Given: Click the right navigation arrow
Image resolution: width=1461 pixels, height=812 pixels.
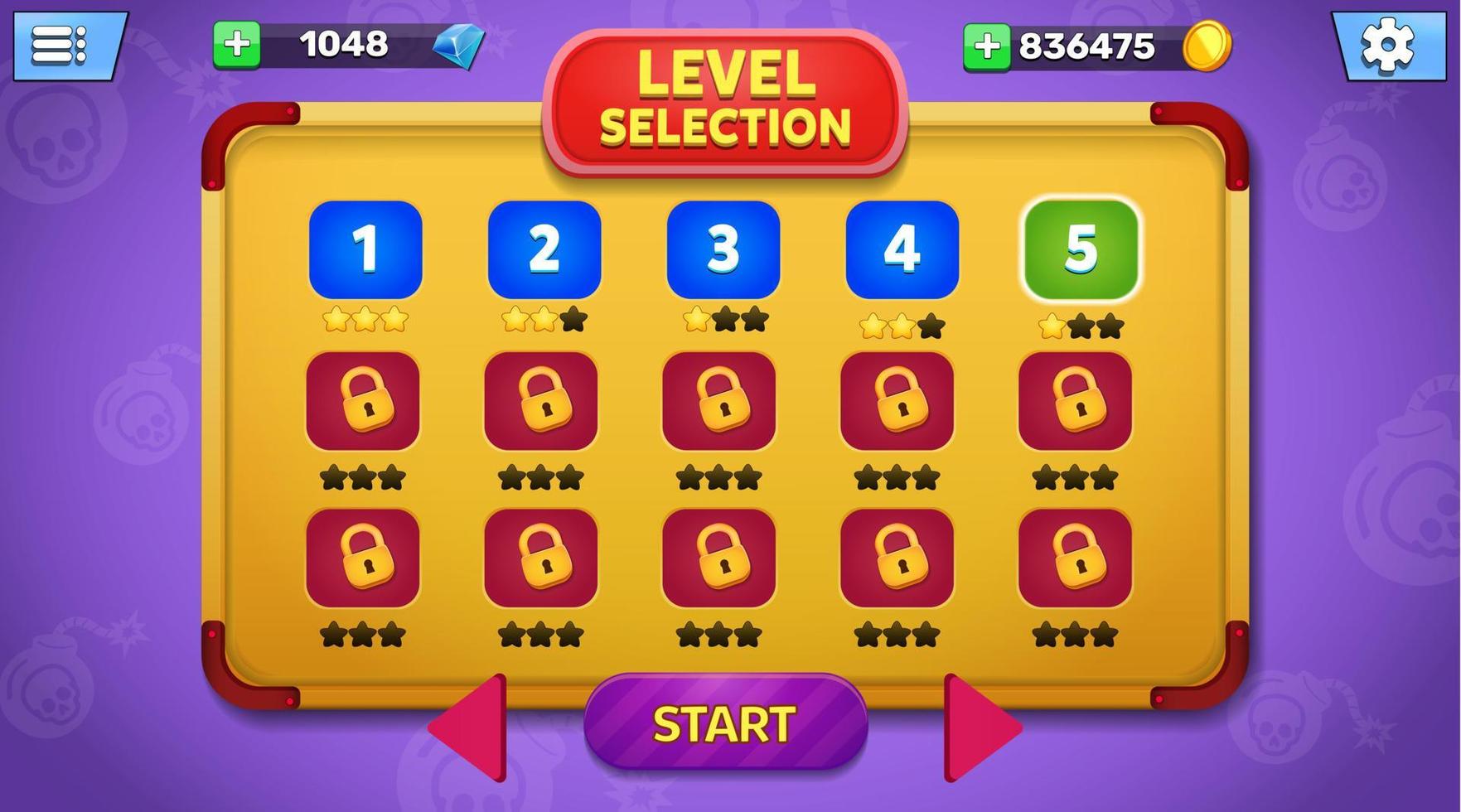Looking at the screenshot, I should [x=978, y=727].
